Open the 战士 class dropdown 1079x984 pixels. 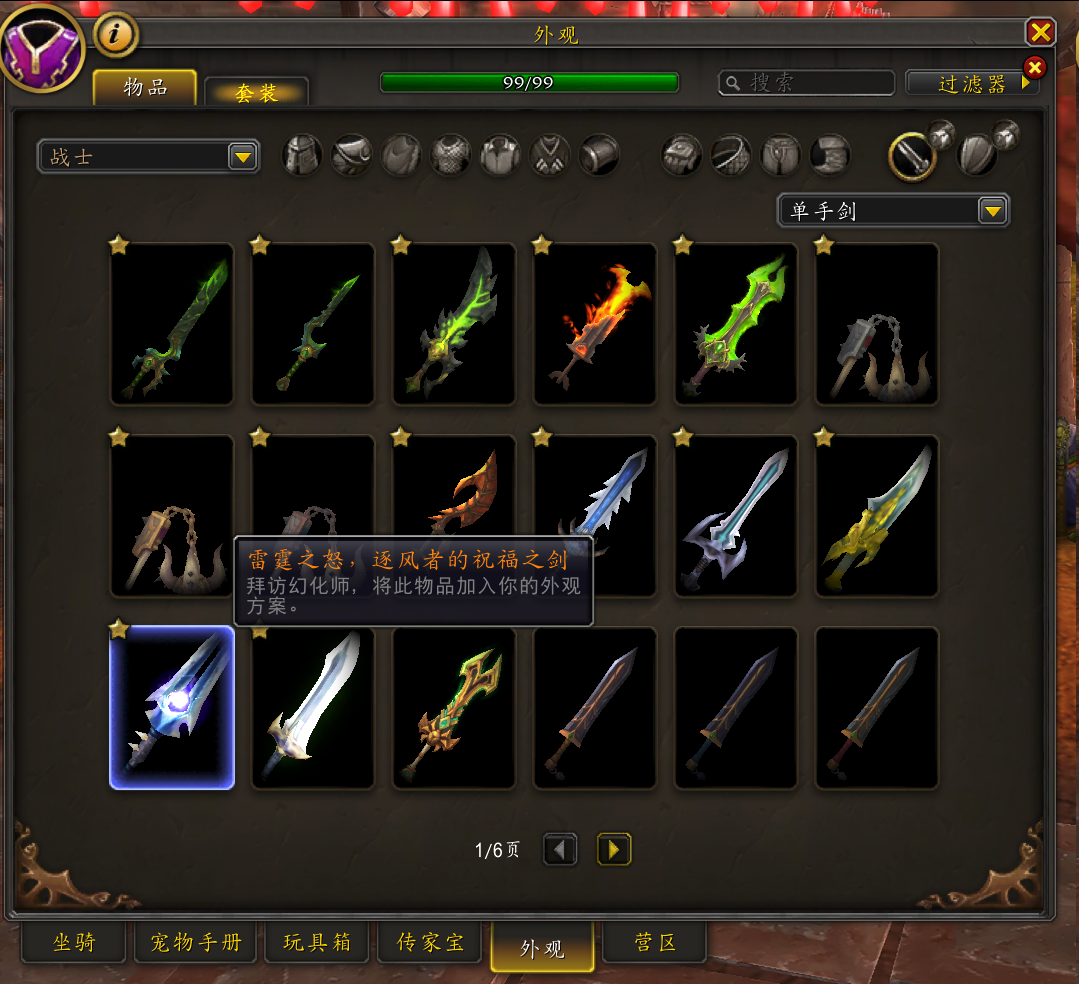(x=148, y=157)
